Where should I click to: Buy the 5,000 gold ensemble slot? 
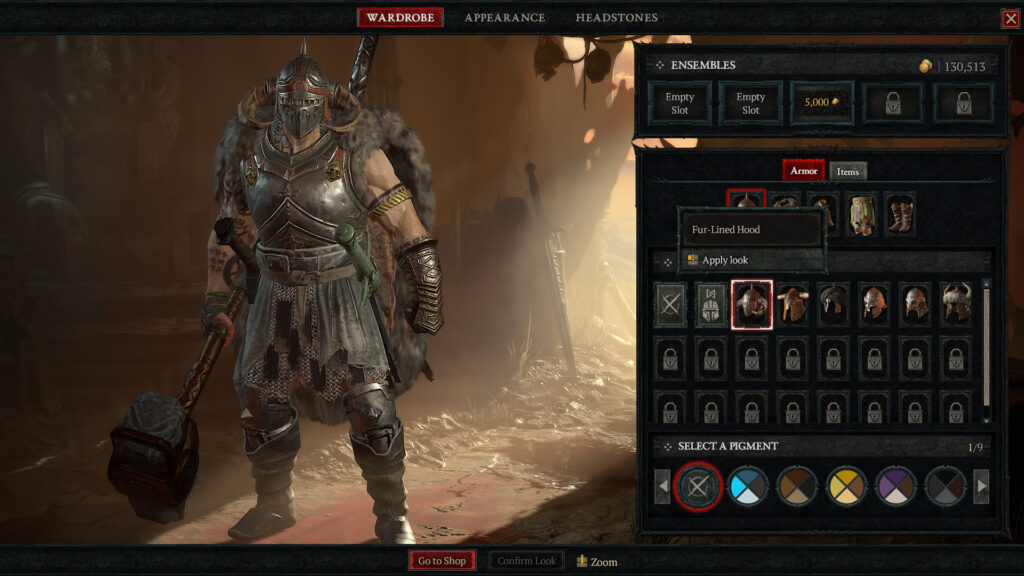pos(823,103)
